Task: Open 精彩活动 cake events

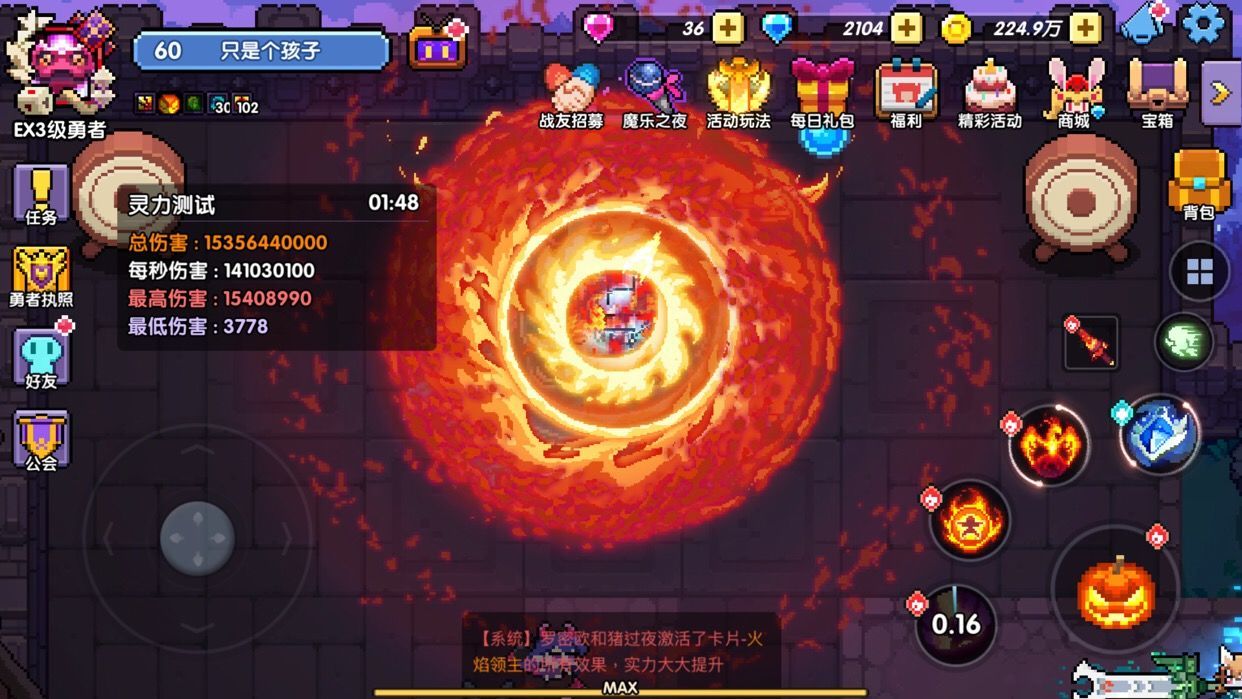Action: 990,93
